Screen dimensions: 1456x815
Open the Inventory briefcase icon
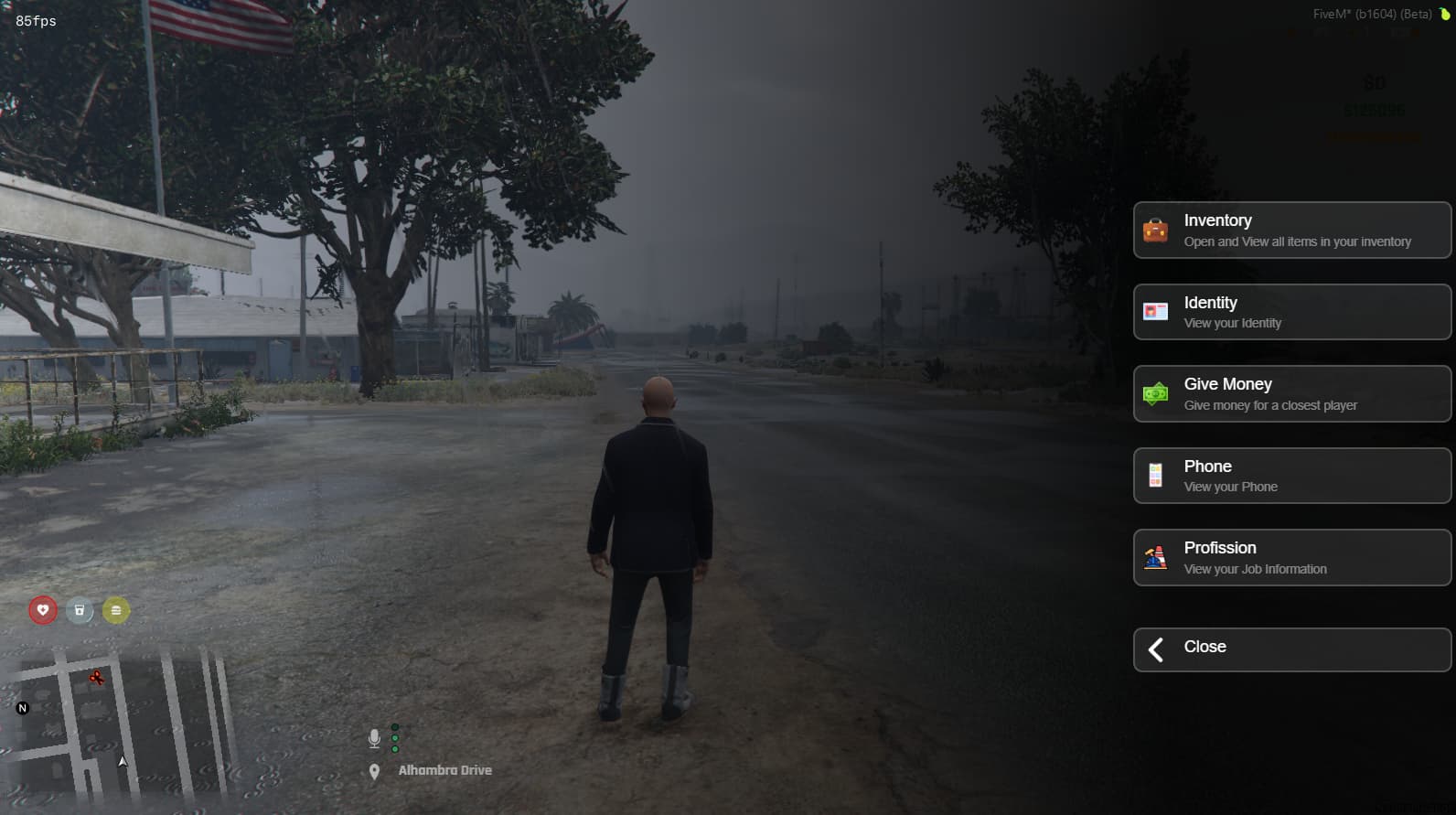tap(1157, 230)
